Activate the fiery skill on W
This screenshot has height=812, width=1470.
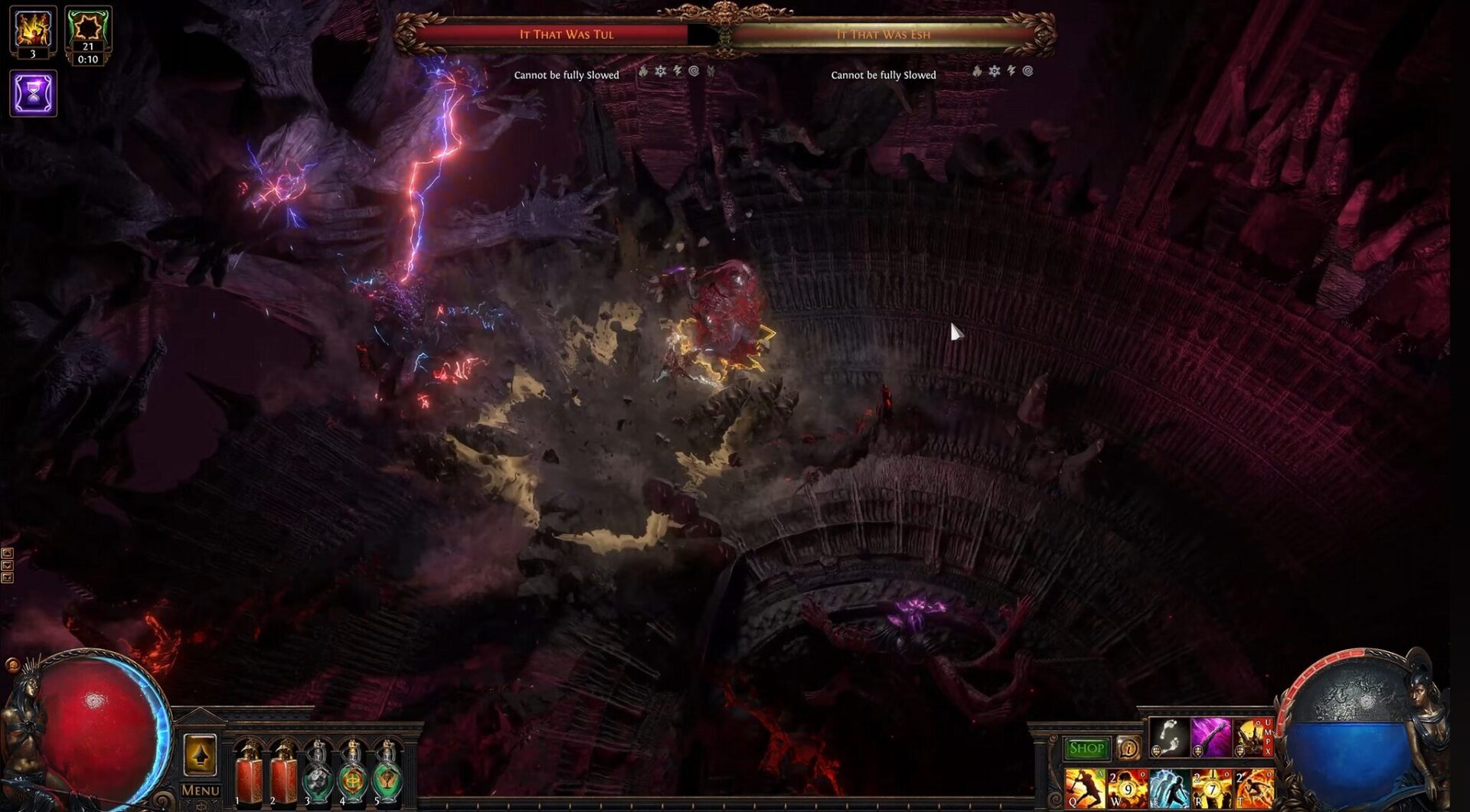coord(1127,789)
